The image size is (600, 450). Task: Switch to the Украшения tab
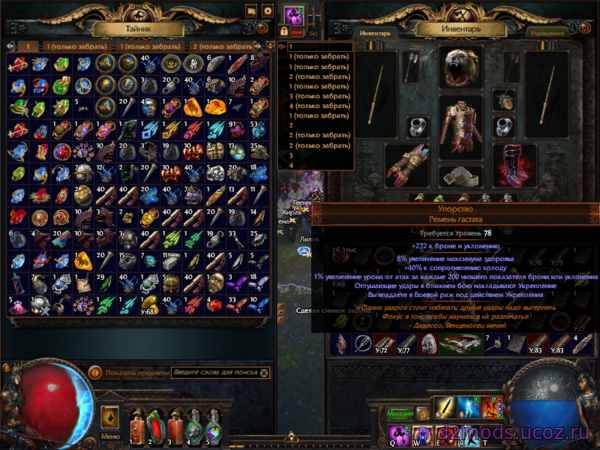[x=549, y=31]
